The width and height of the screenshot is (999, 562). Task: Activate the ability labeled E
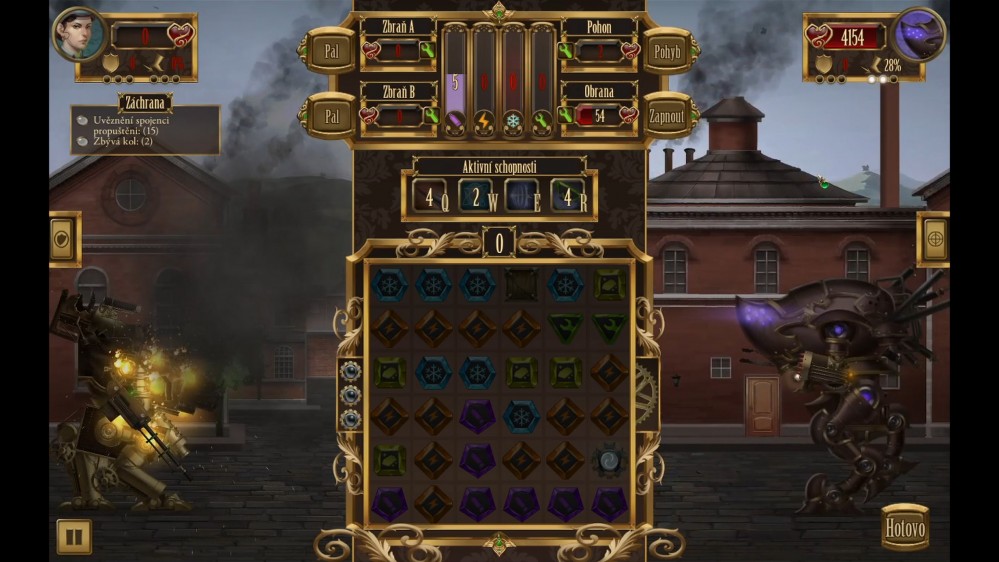[522, 196]
